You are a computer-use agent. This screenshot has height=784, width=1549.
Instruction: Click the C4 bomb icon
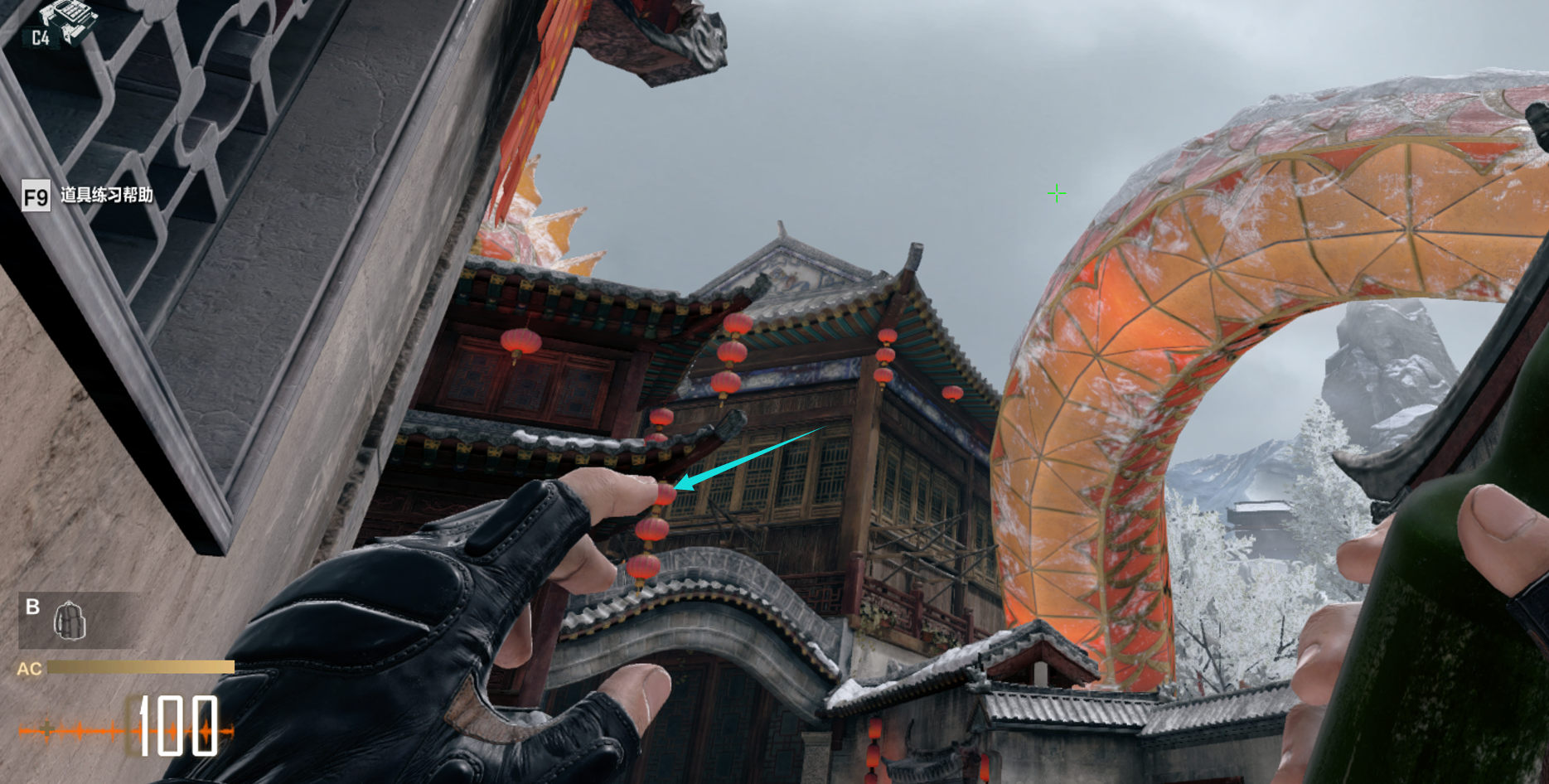point(66,18)
